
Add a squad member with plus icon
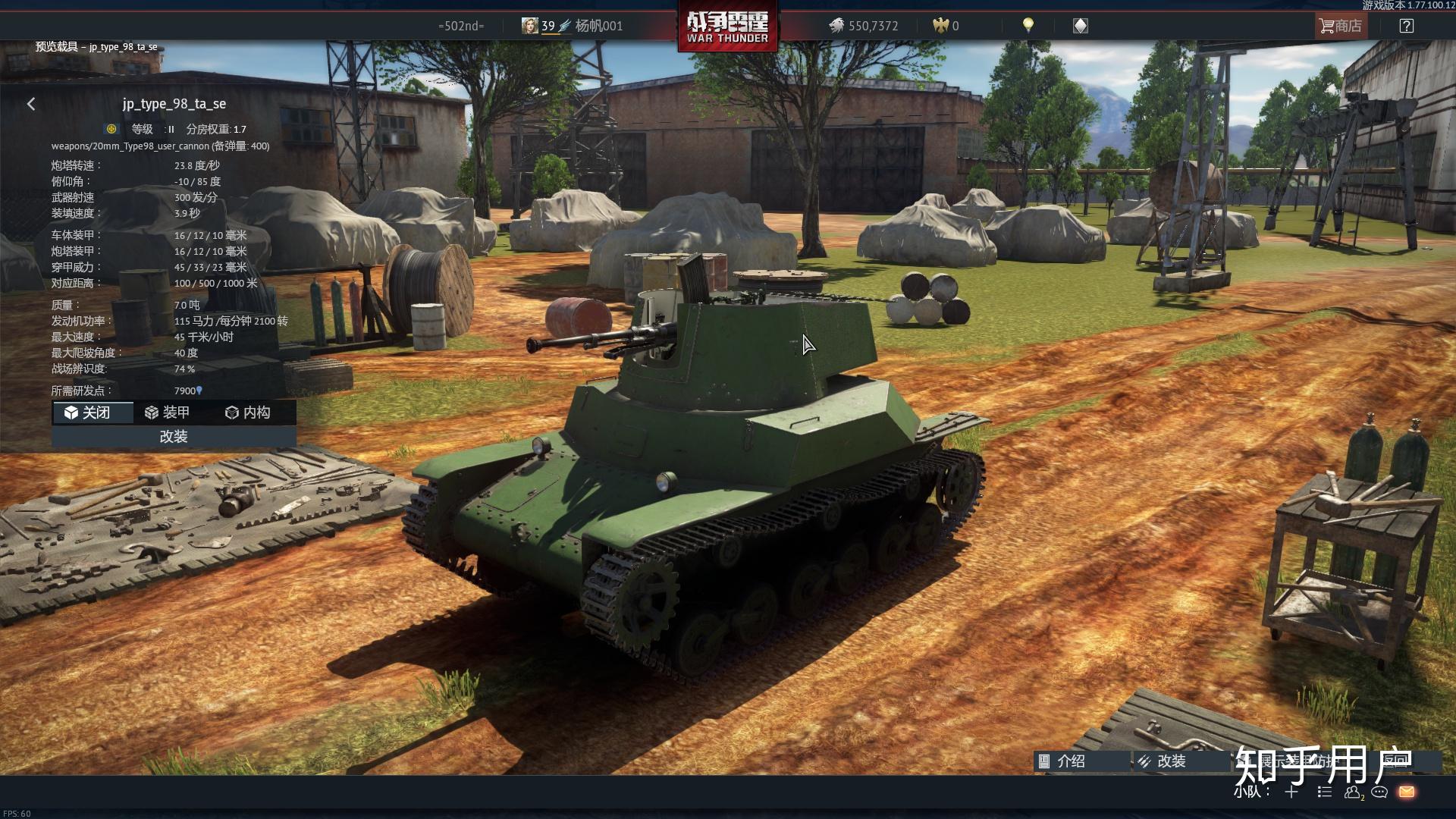1291,792
